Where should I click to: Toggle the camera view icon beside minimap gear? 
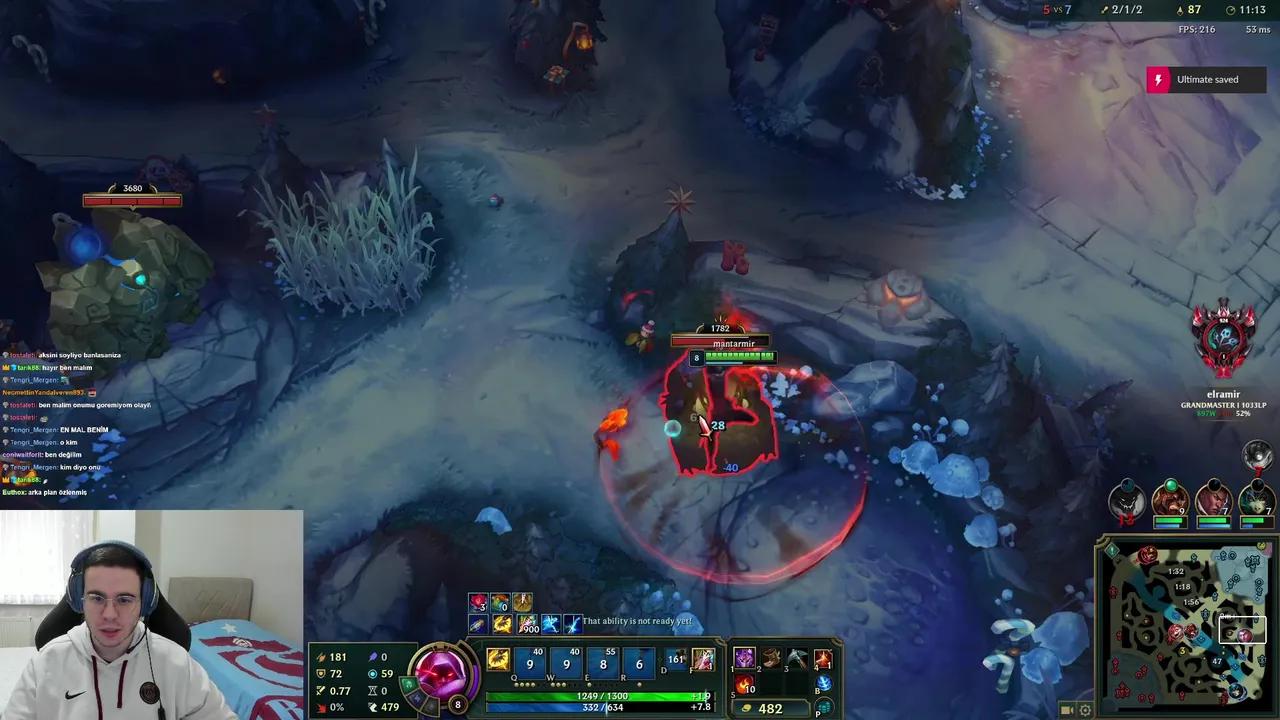[1066, 709]
